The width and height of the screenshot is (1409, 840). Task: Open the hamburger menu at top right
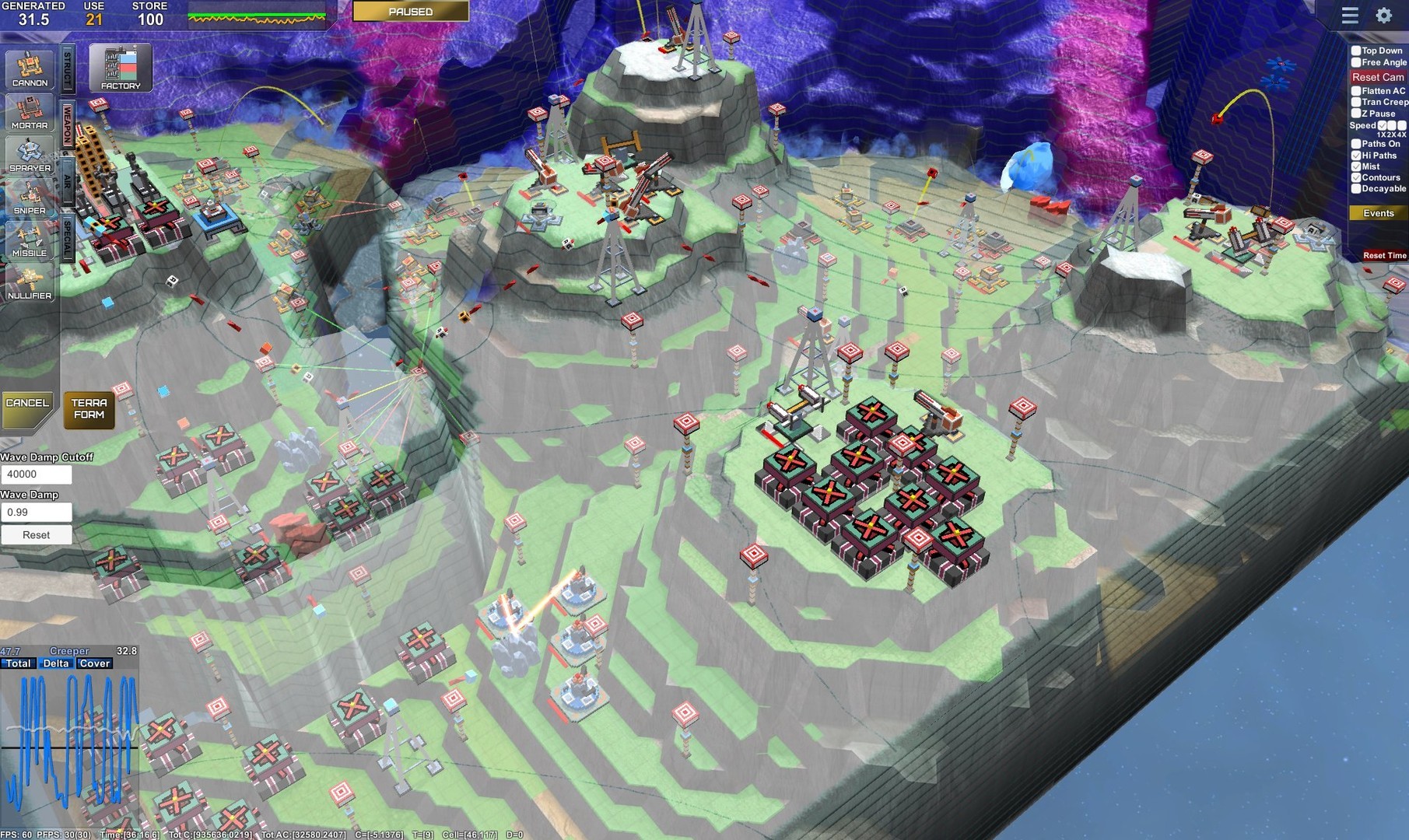(1349, 15)
